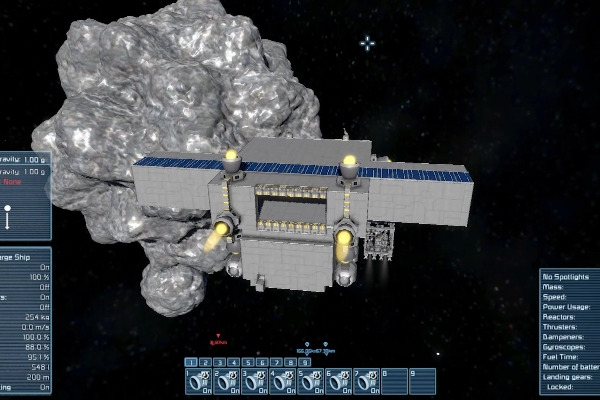600x400 pixels.
Task: Switch to toolbar page 2
Action: [203, 361]
